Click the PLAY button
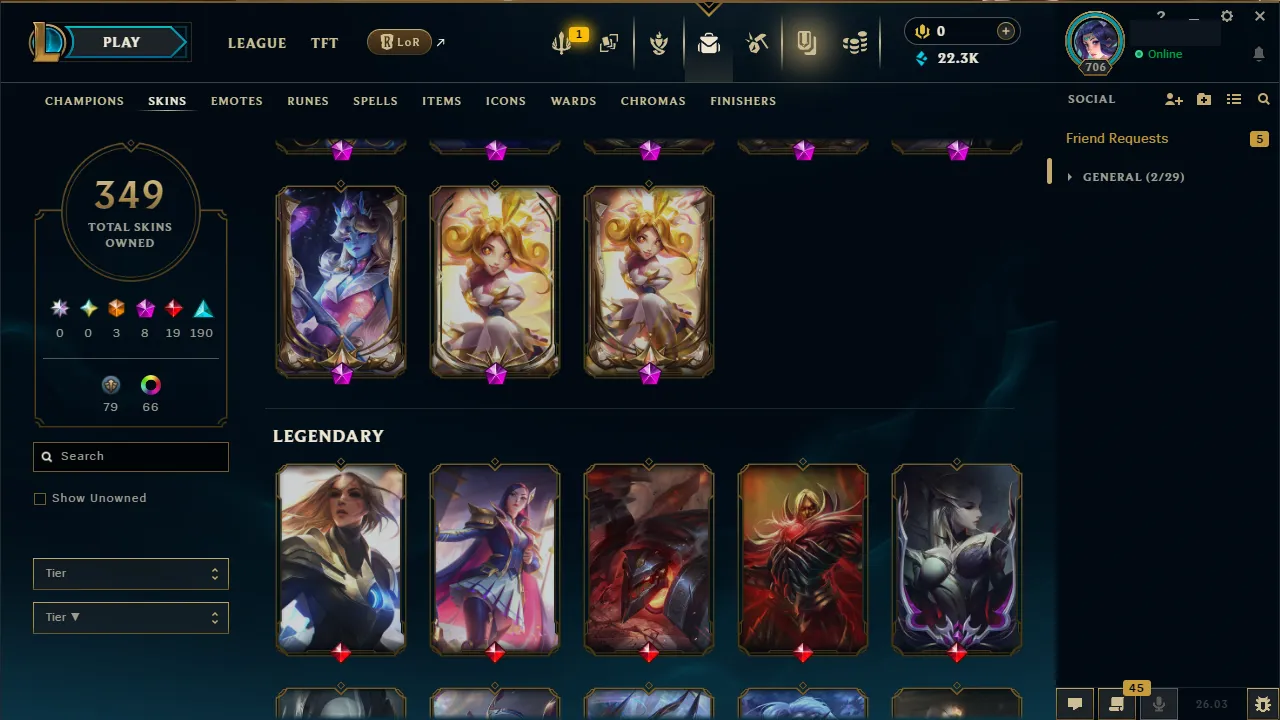 (x=121, y=42)
